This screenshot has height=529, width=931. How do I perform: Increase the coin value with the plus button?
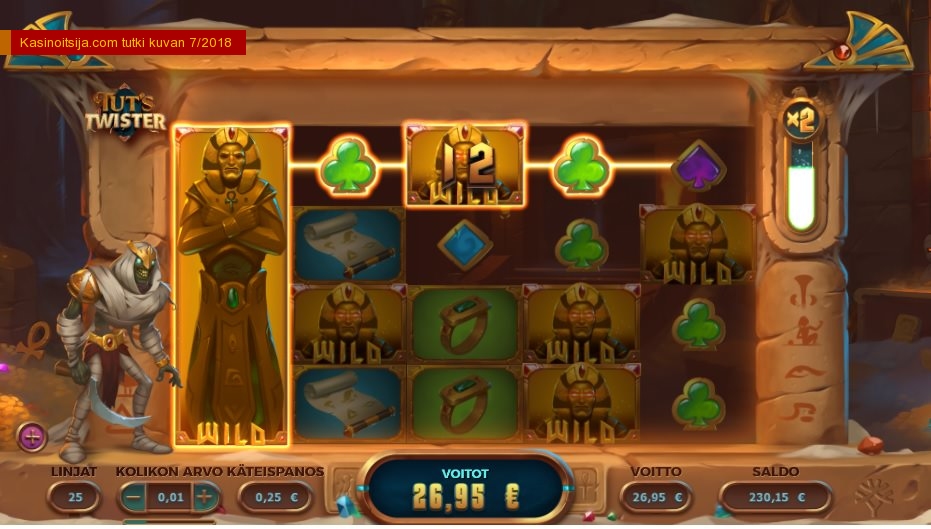point(204,496)
